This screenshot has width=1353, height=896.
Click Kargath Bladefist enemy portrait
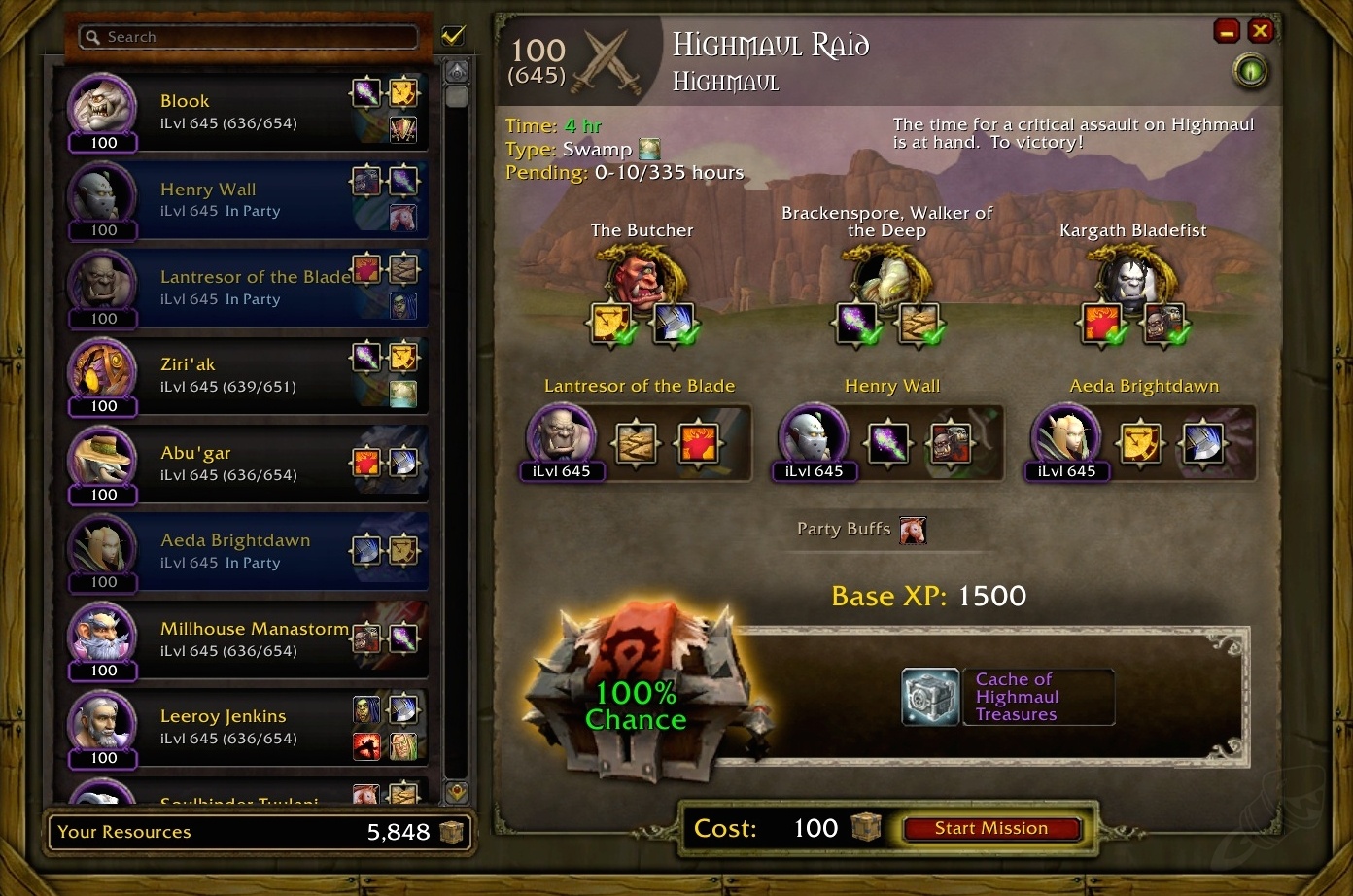coord(1133,275)
